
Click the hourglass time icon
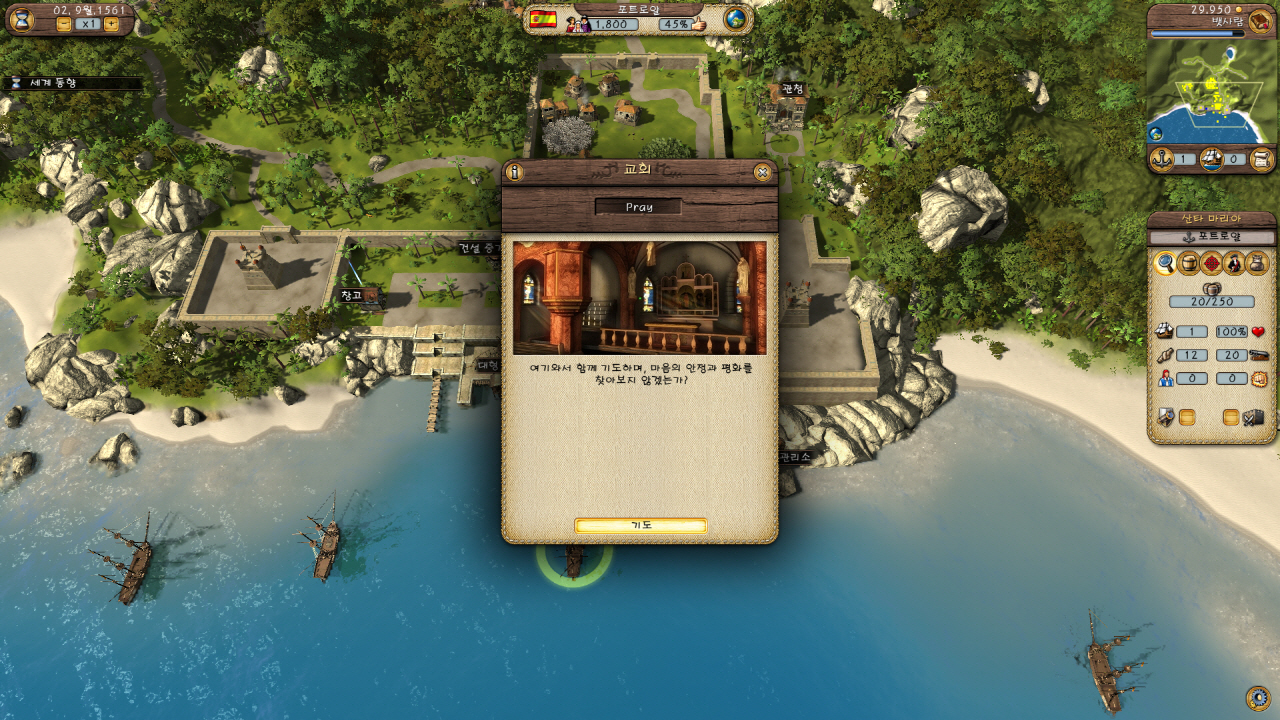[22, 18]
